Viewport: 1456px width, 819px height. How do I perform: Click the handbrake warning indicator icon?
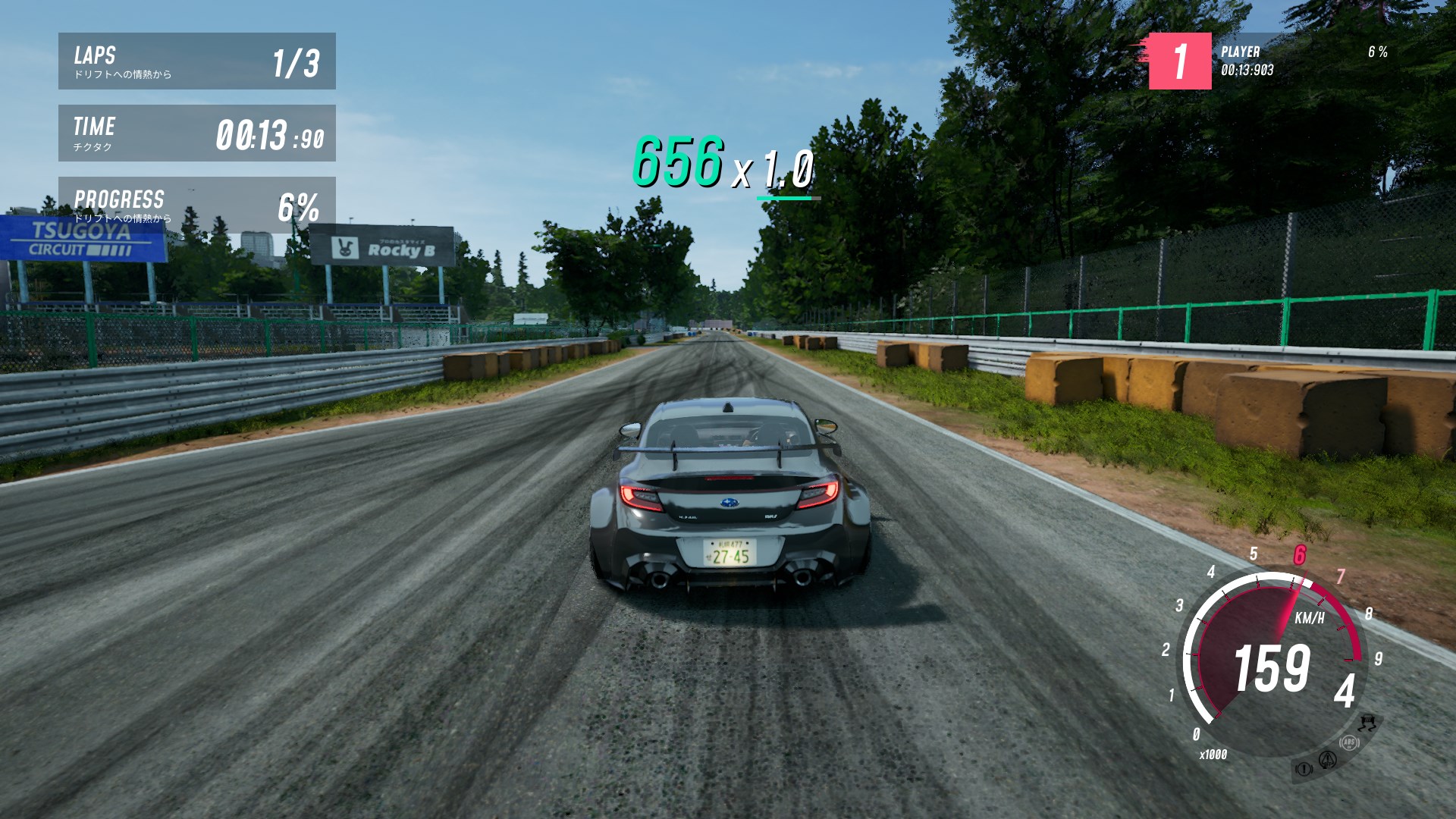tap(1304, 769)
